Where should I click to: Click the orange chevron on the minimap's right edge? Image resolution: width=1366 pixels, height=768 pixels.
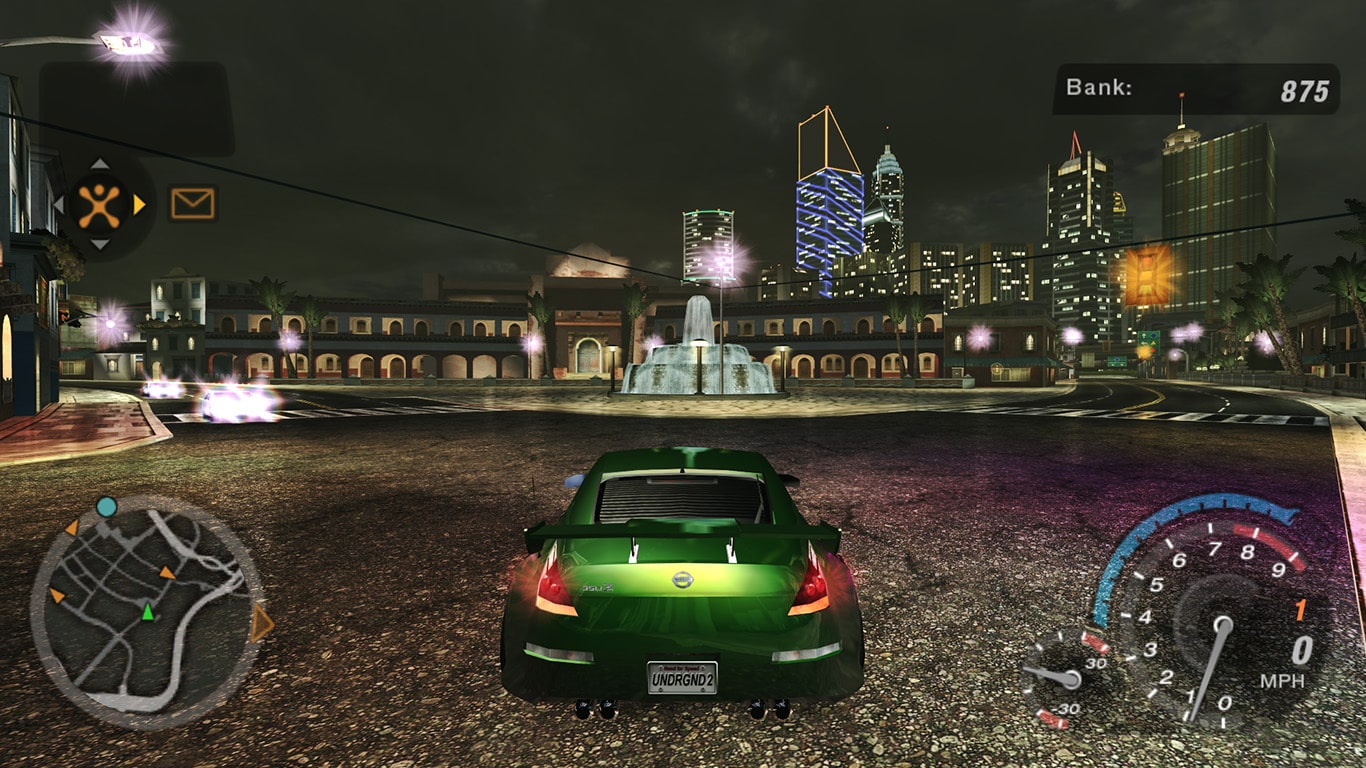pos(262,622)
